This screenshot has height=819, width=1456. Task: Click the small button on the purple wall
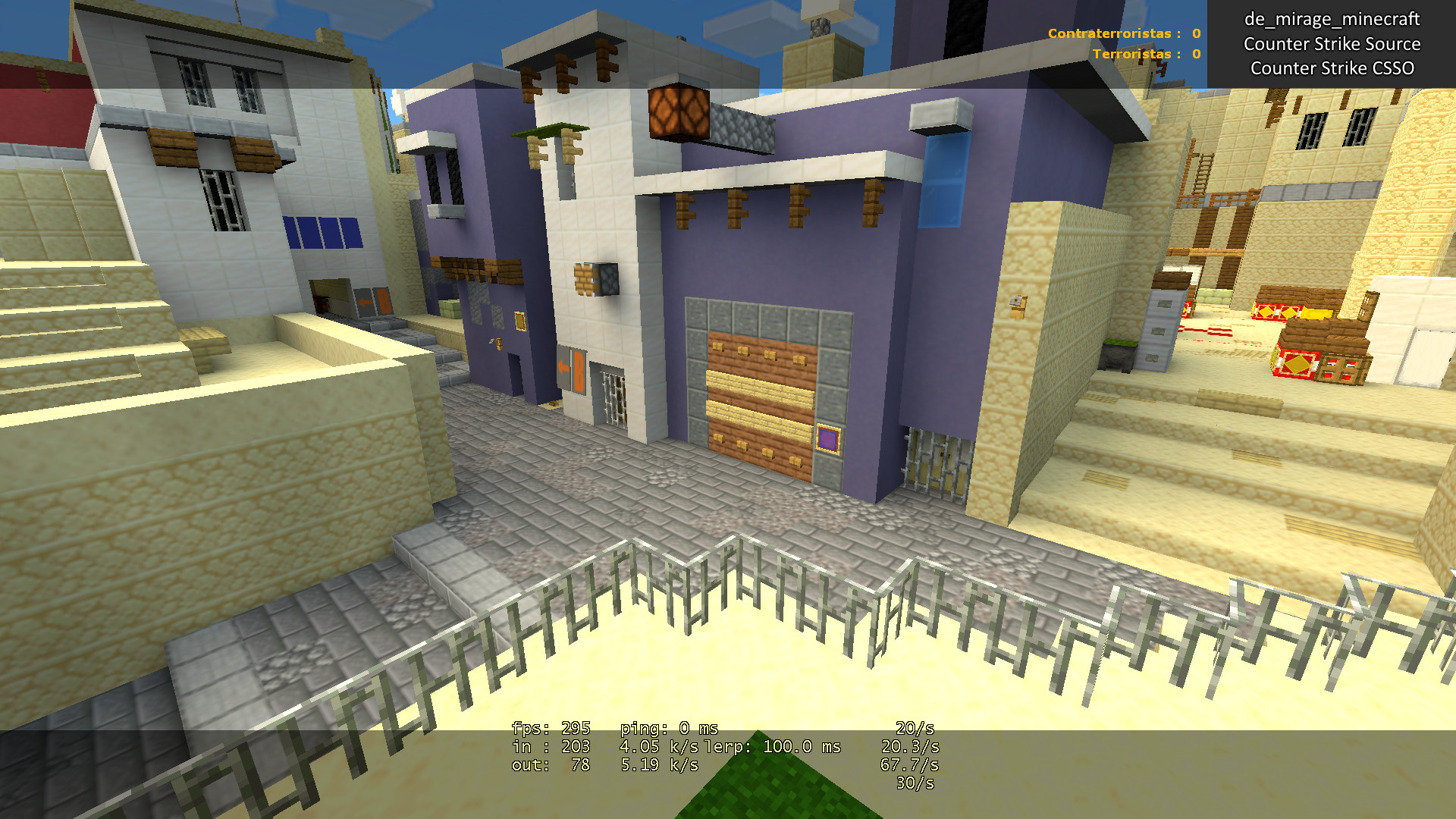[520, 321]
